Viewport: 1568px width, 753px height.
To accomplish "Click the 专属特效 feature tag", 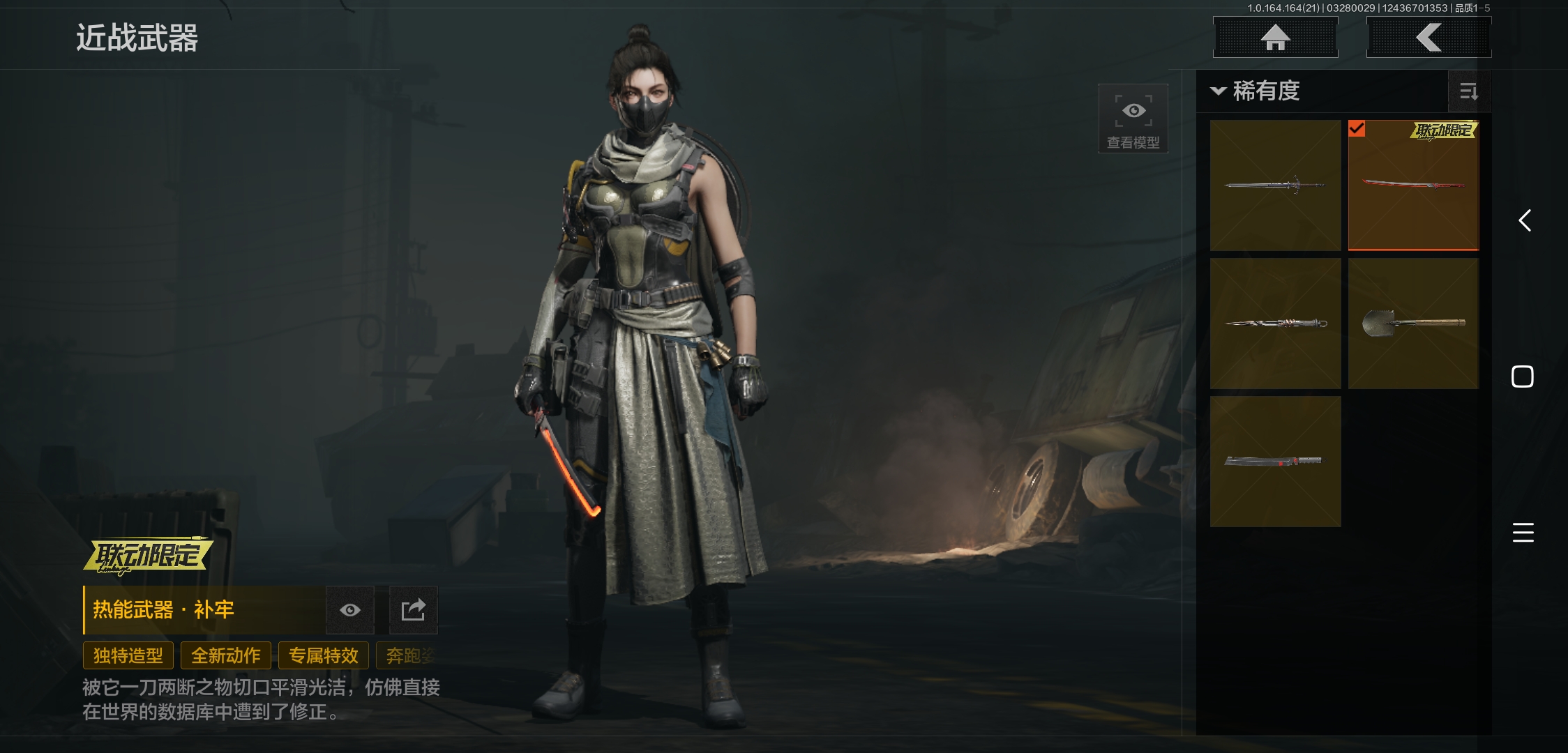I will (324, 656).
